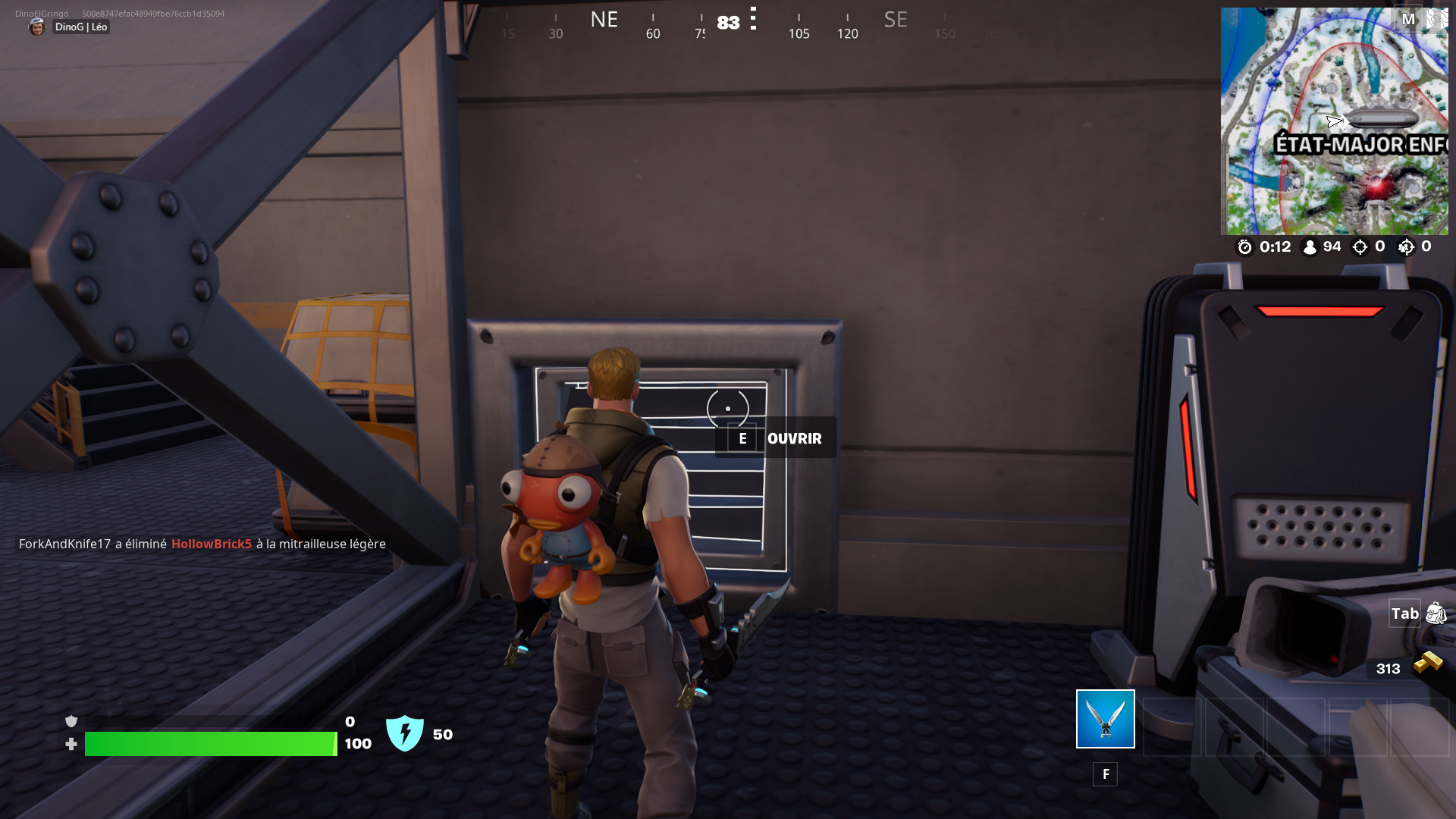Select the Tab inventory label
Screen dimensions: 1456x819
1404,613
